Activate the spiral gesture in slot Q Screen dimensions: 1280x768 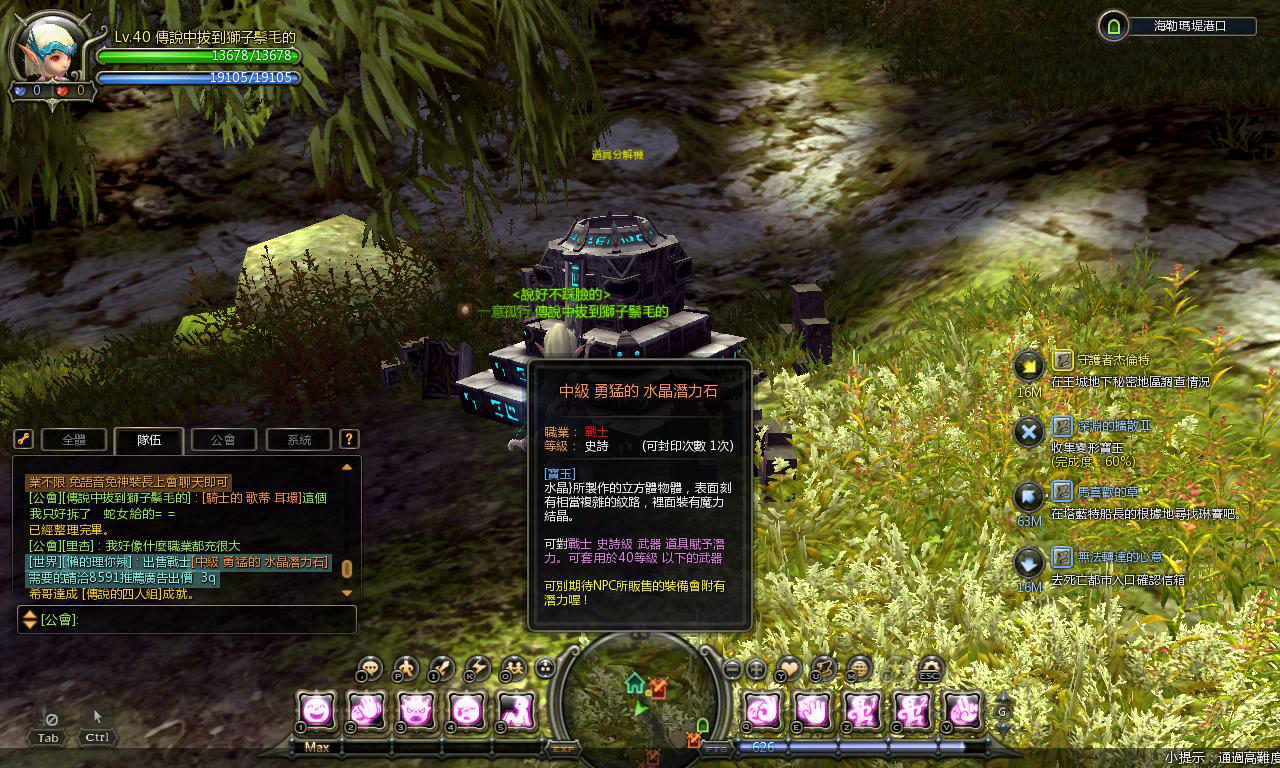764,711
